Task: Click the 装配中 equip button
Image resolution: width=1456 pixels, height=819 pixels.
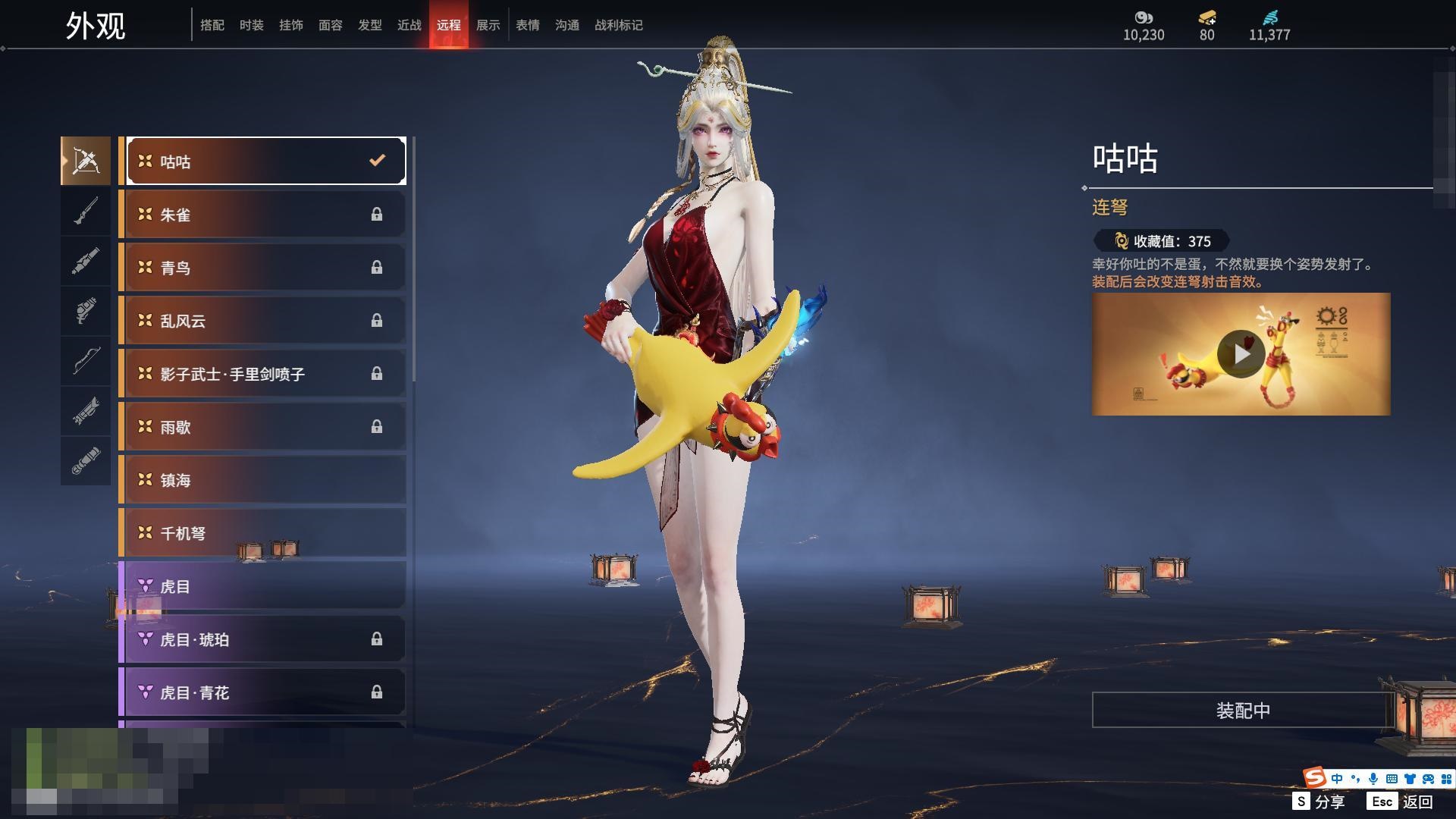Action: coord(1242,711)
